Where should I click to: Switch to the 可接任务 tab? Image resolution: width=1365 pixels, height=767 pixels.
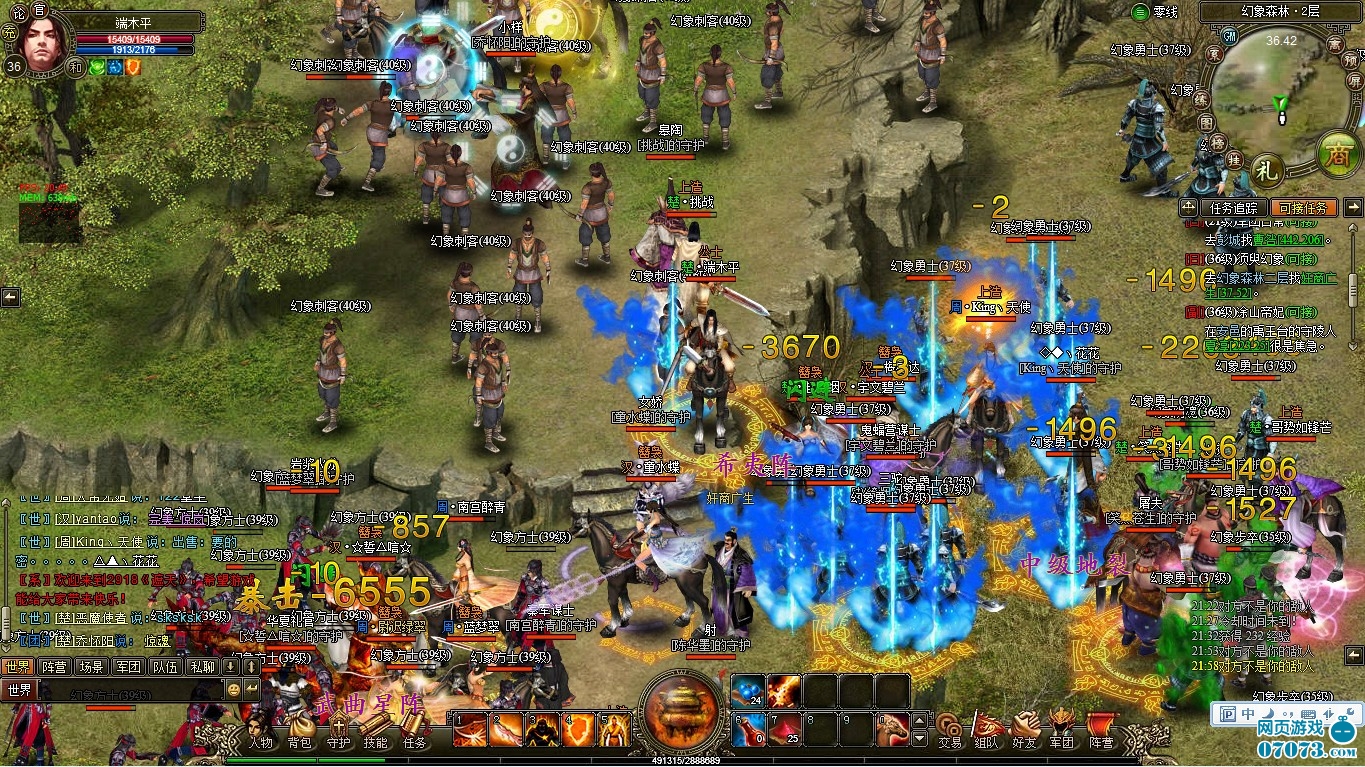pyautogui.click(x=1303, y=208)
